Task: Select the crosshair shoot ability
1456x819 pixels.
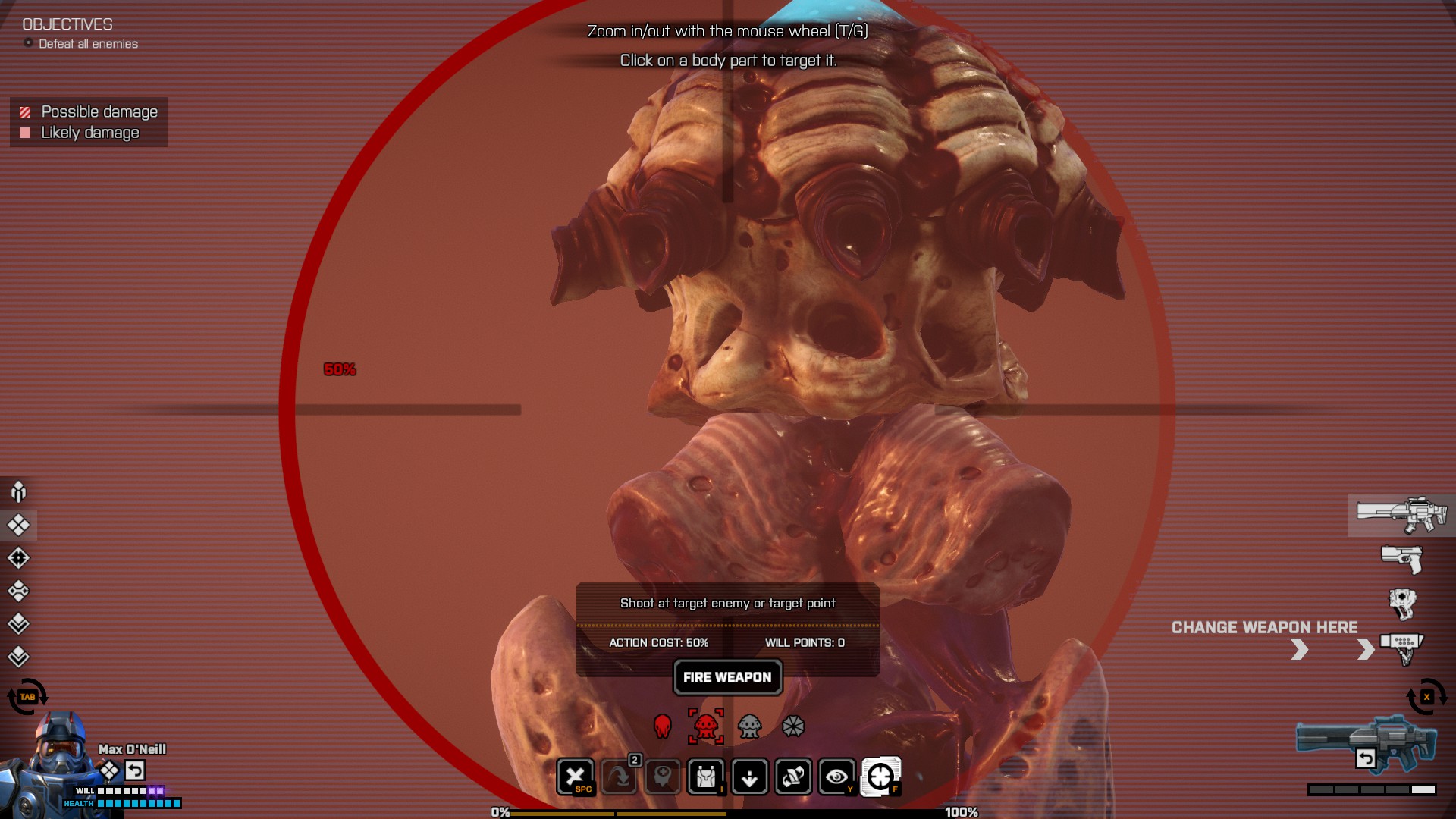Action: (880, 777)
